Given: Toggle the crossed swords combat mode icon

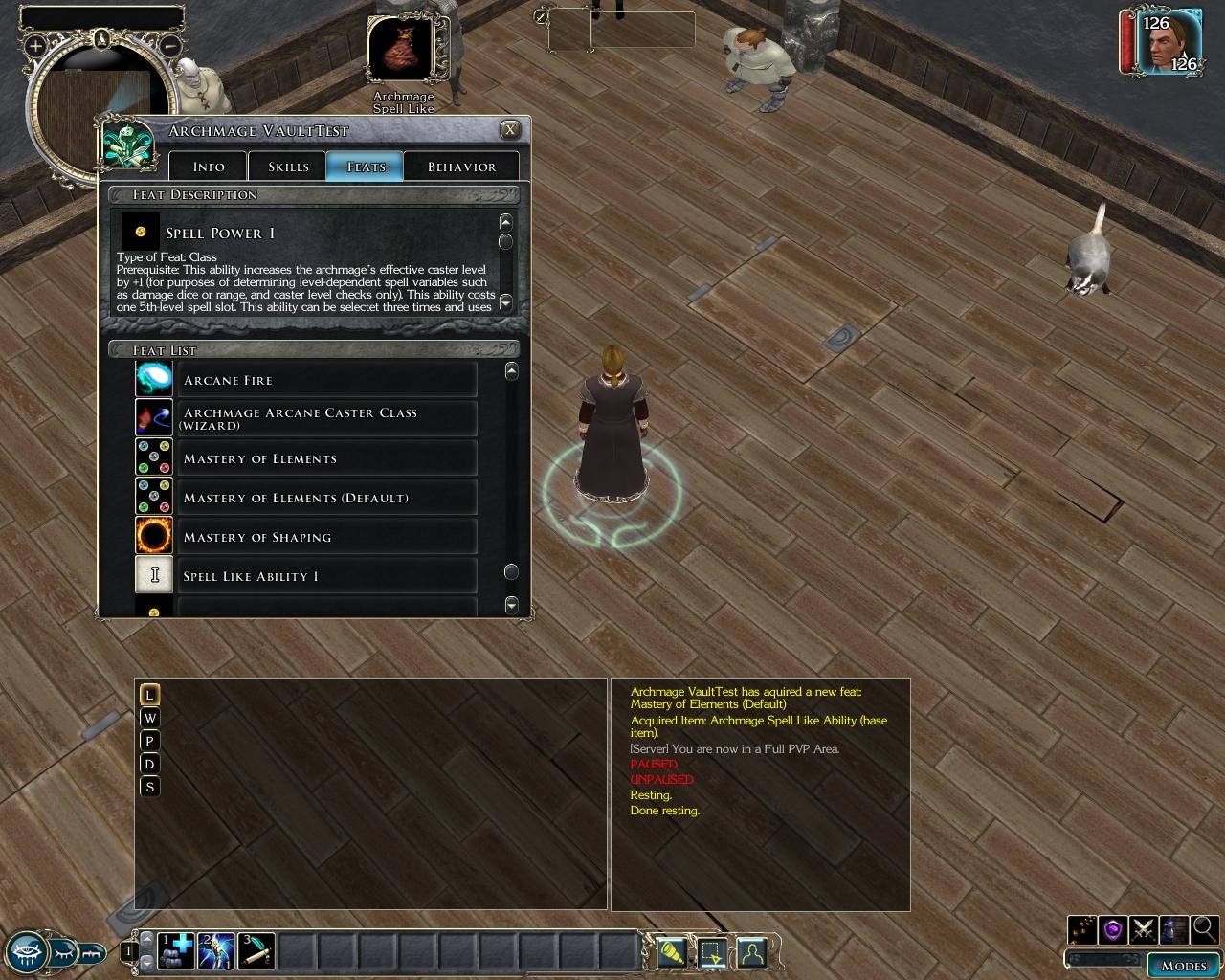Looking at the screenshot, I should 1143,929.
